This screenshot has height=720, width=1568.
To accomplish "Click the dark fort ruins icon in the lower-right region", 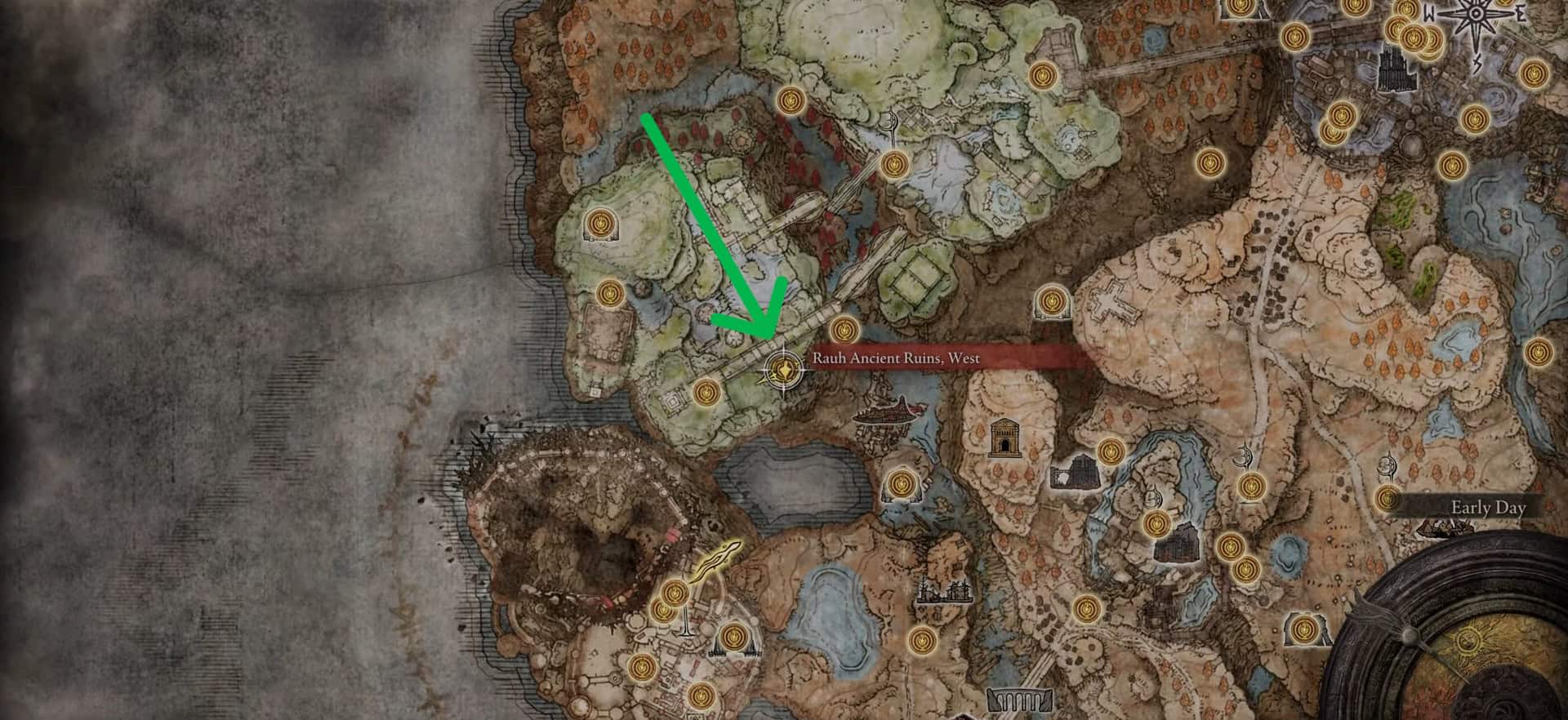I will point(1178,544).
